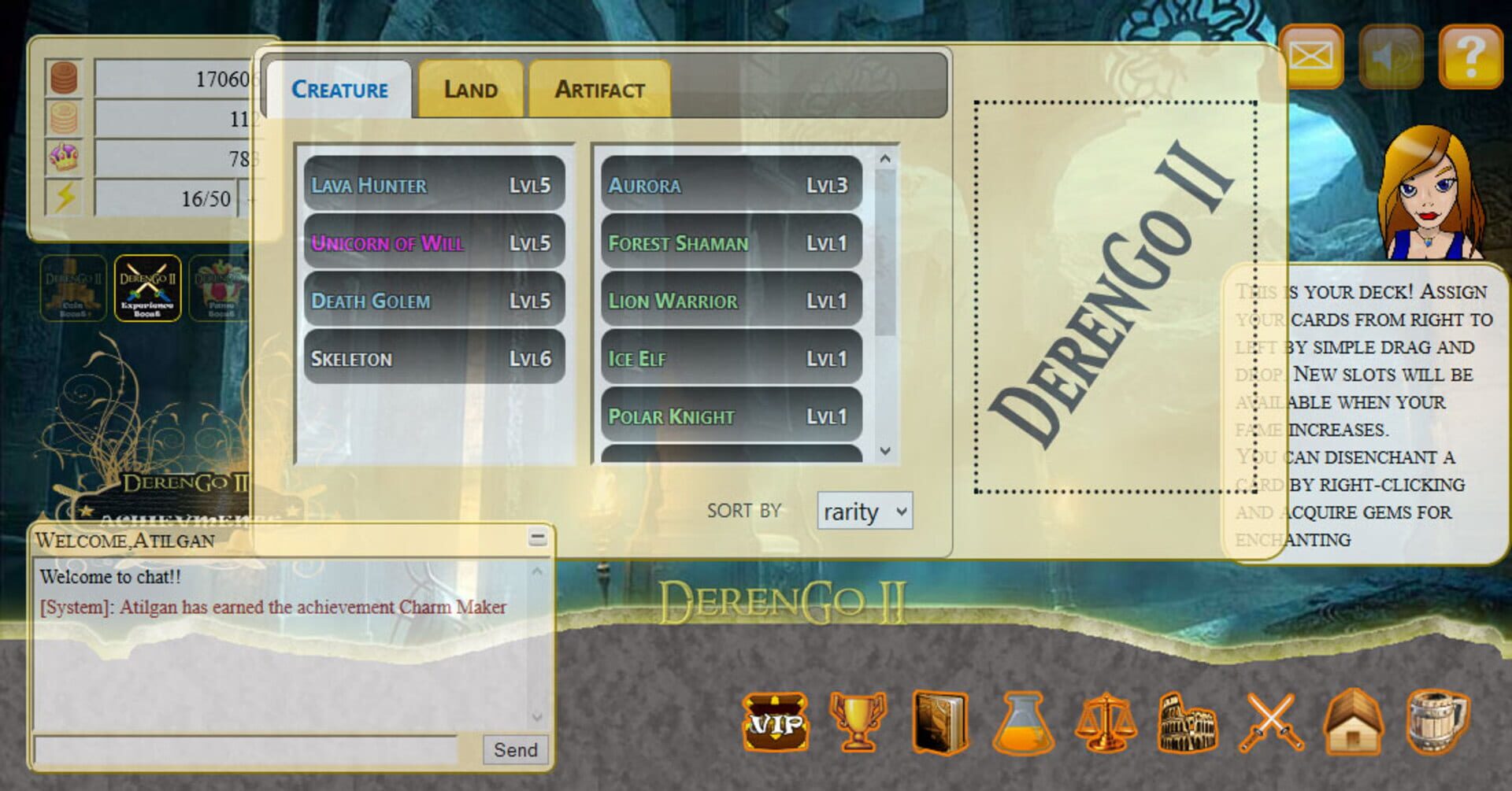Switch to the Land tab
The width and height of the screenshot is (1512, 791).
click(x=470, y=89)
